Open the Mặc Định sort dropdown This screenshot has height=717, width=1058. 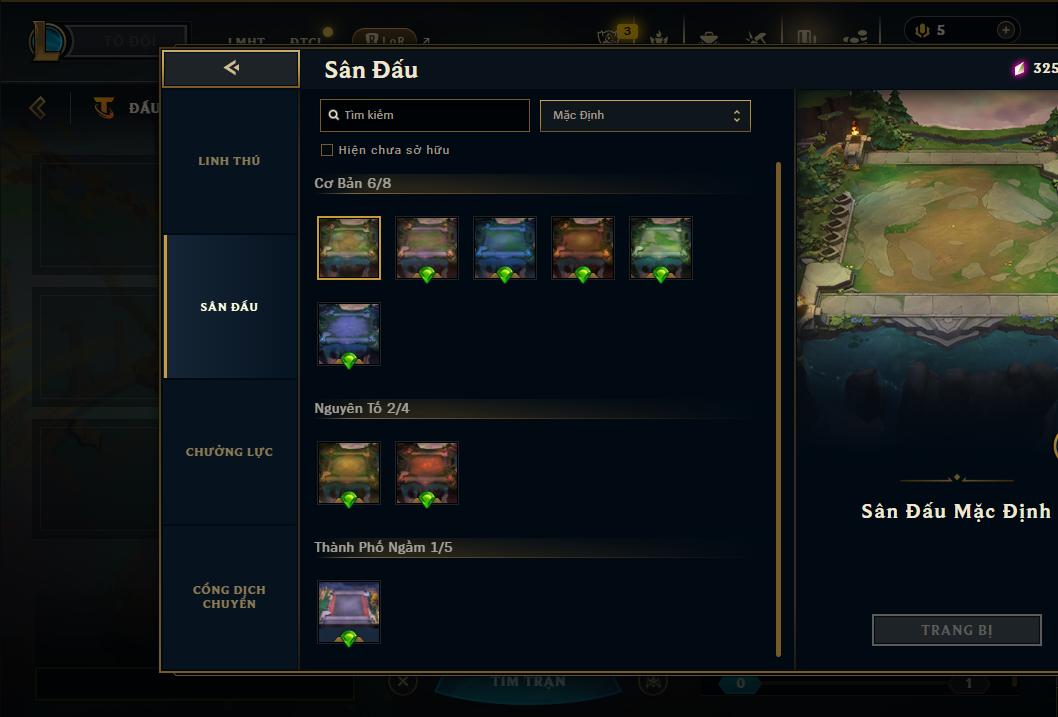click(645, 115)
